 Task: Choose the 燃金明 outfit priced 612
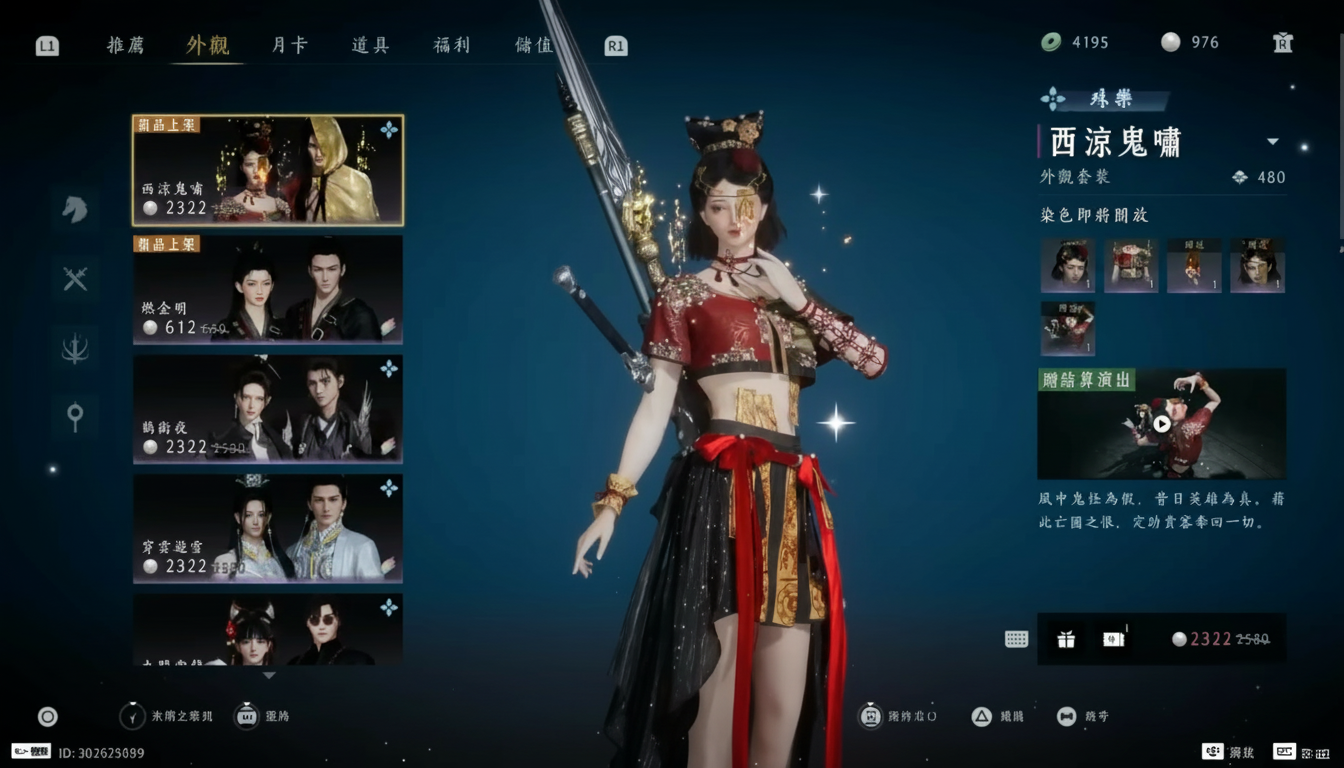click(x=268, y=290)
